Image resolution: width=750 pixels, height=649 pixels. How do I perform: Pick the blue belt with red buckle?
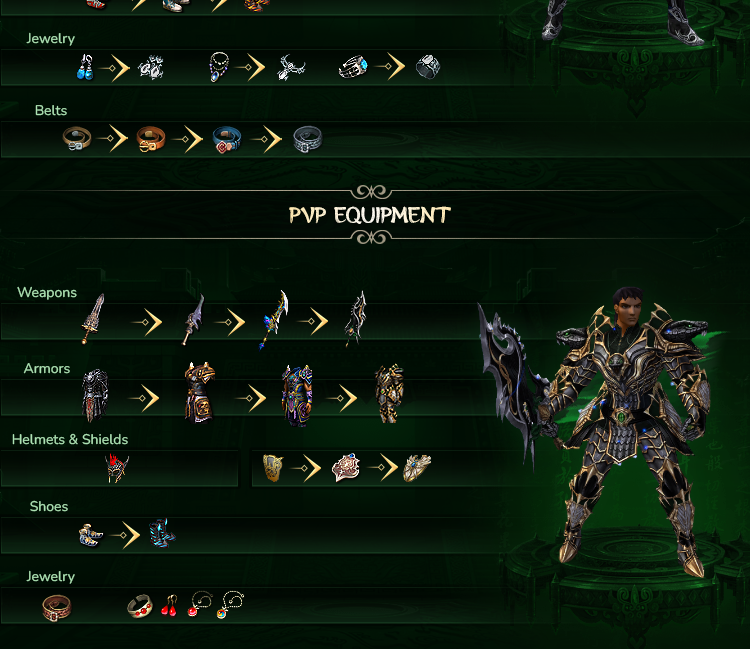228,140
